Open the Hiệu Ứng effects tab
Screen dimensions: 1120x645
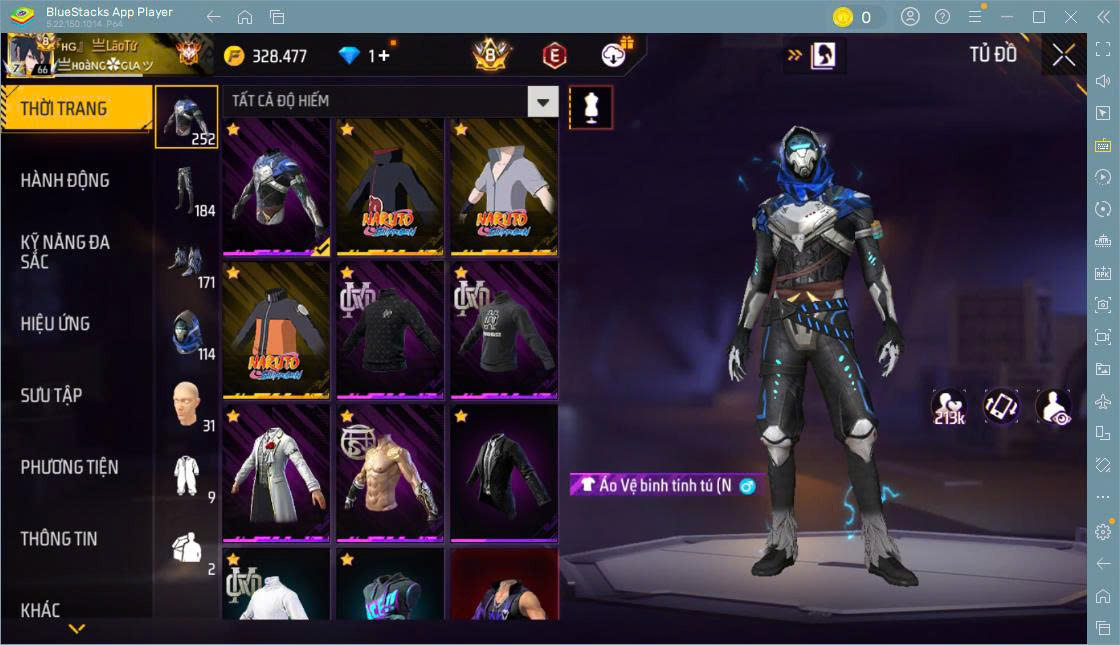(56, 324)
